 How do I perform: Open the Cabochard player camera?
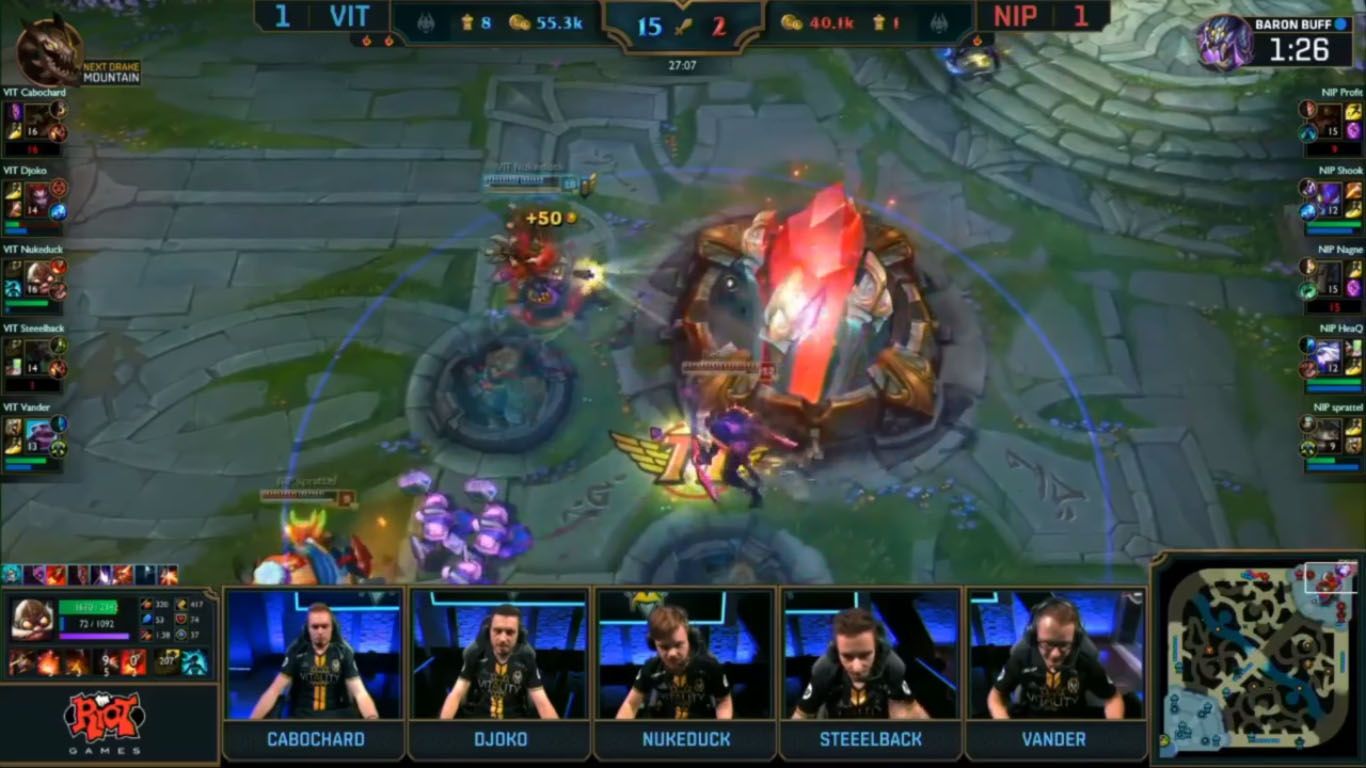pos(315,655)
